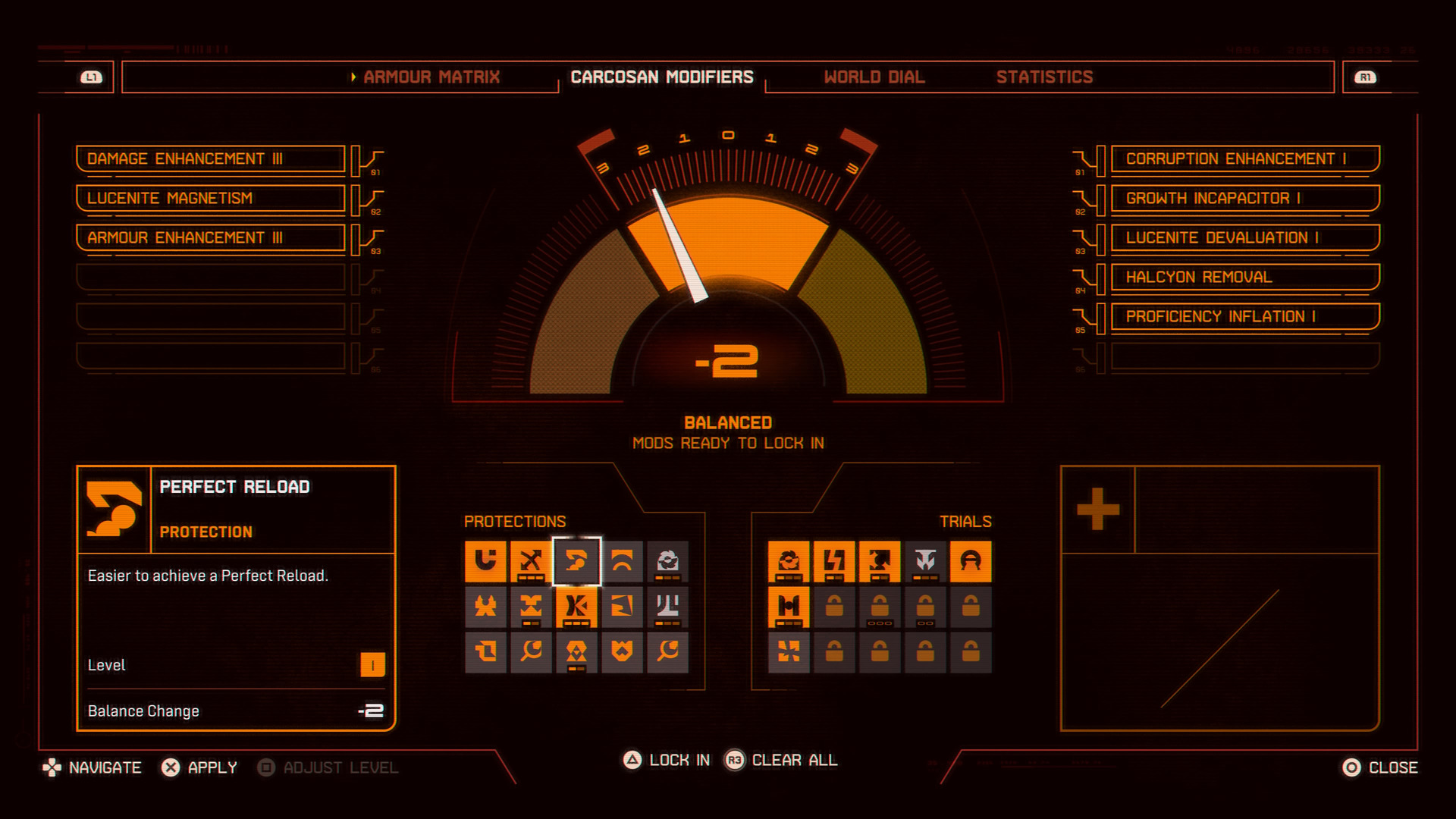Select Lucenite Devaluation I trial slot
This screenshot has height=819, width=1456.
1244,238
